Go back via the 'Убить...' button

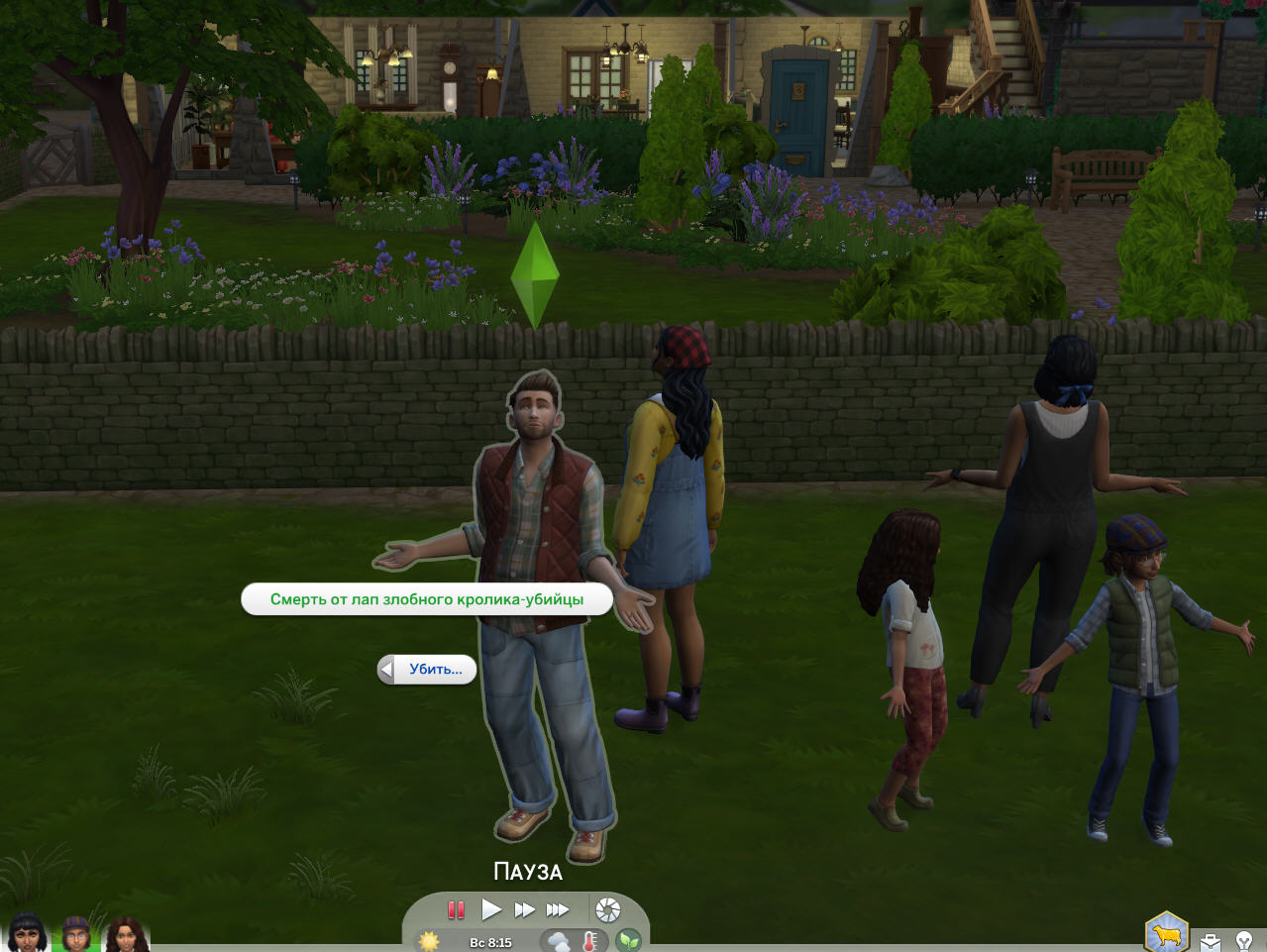428,670
